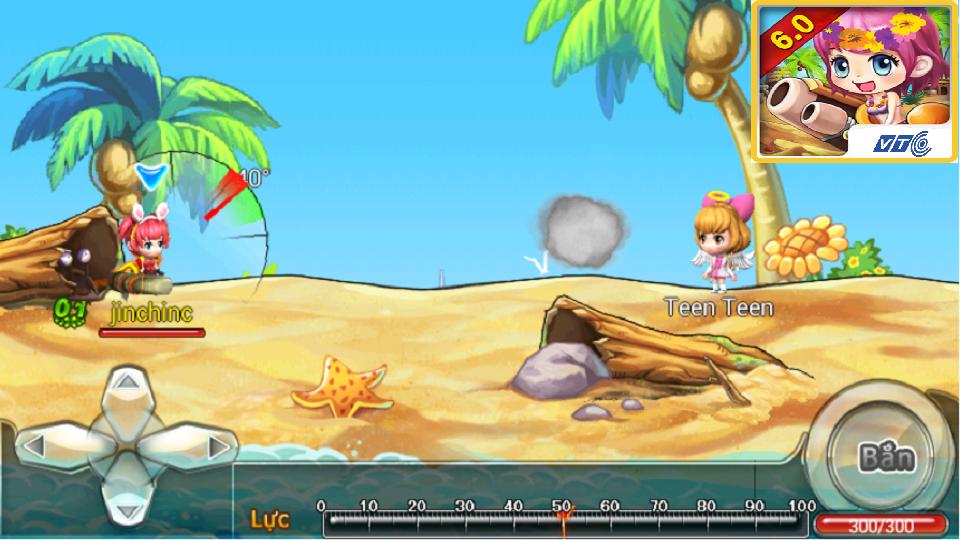960x540 pixels.
Task: Fire the shot with the Bắn button
Action: pos(885,458)
